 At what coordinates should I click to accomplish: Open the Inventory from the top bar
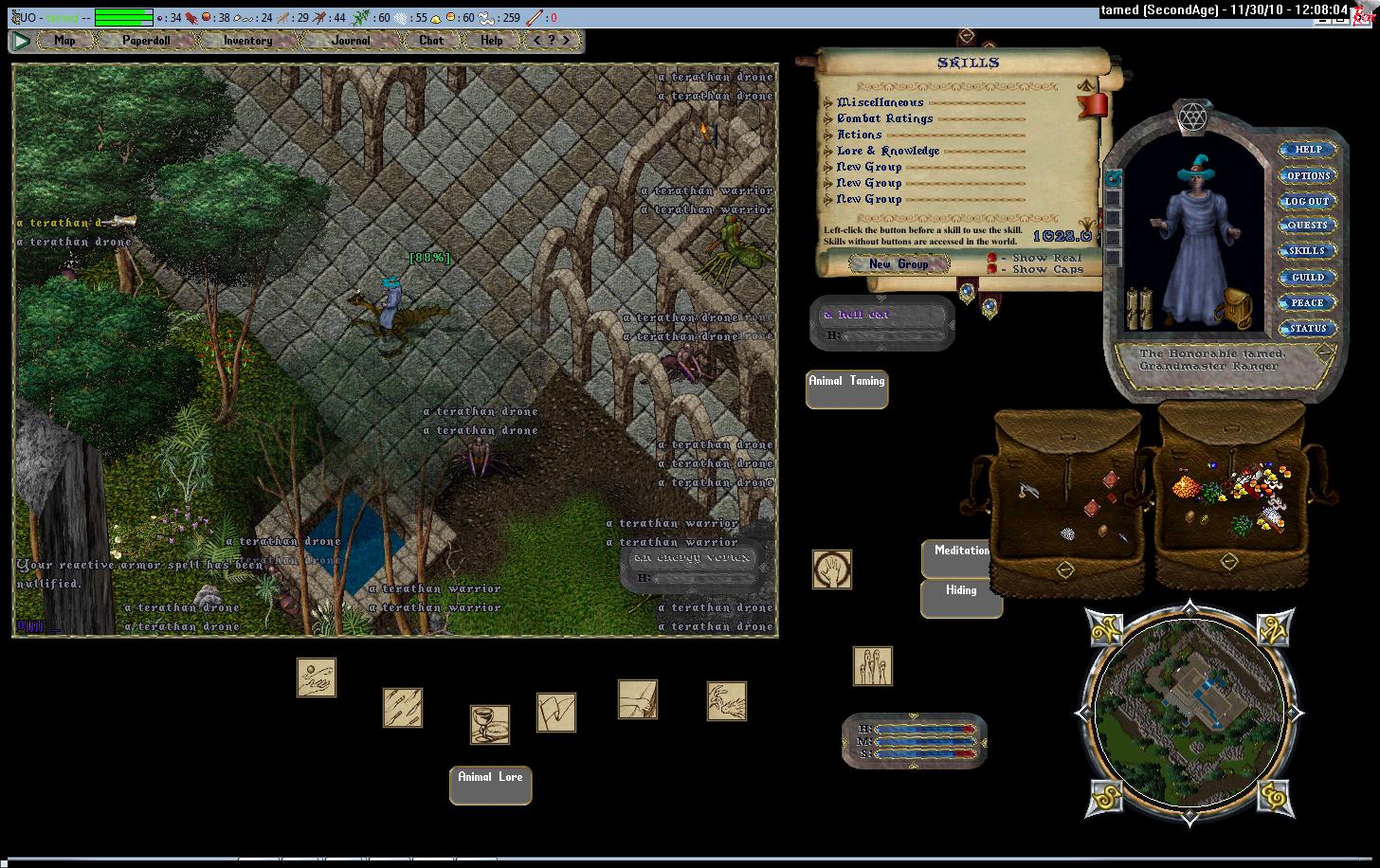click(x=247, y=41)
